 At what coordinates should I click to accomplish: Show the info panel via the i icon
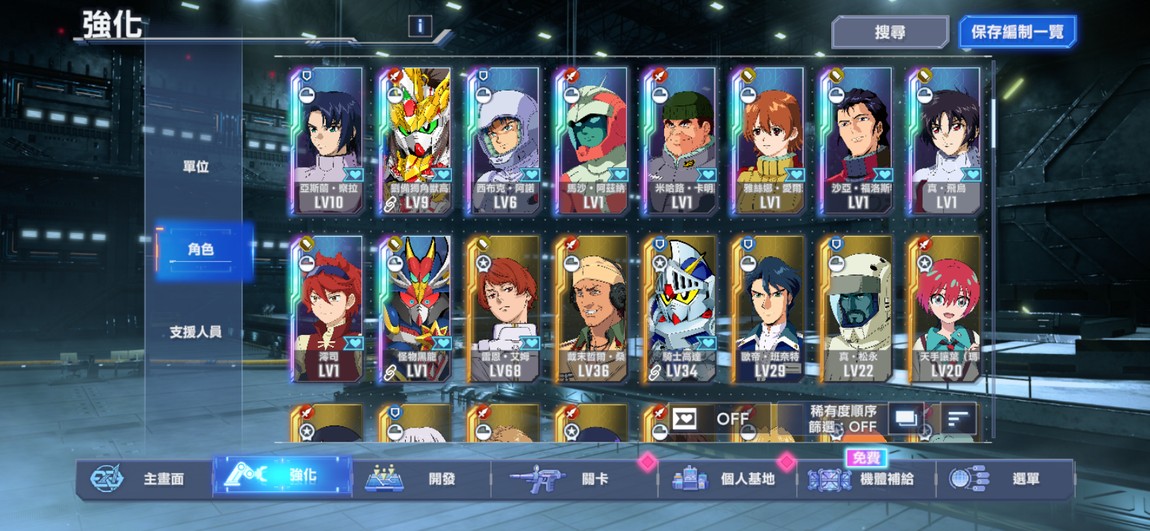pyautogui.click(x=420, y=27)
